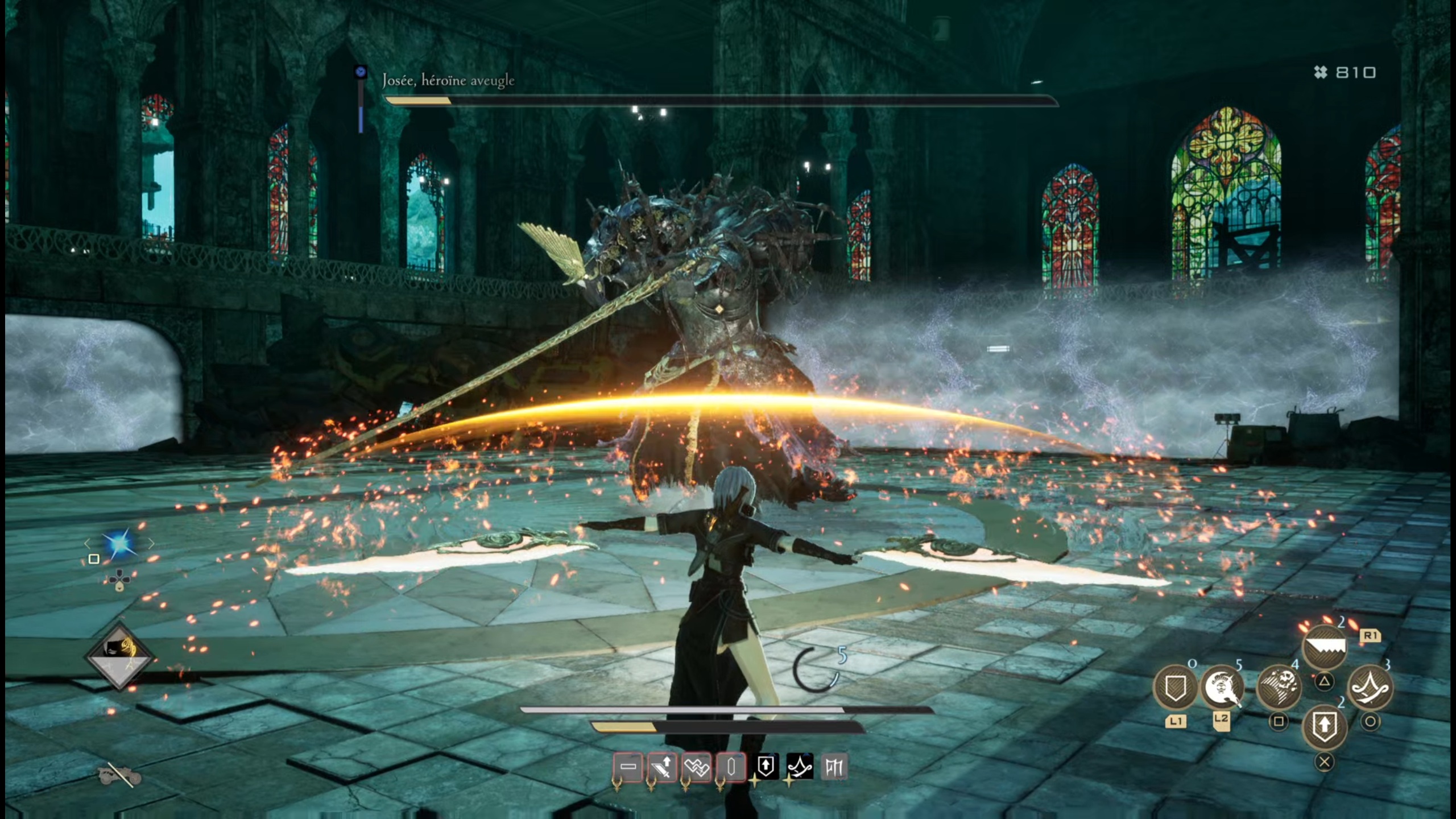
Task: Toggle the wing-crest status effect icon
Action: (x=696, y=767)
